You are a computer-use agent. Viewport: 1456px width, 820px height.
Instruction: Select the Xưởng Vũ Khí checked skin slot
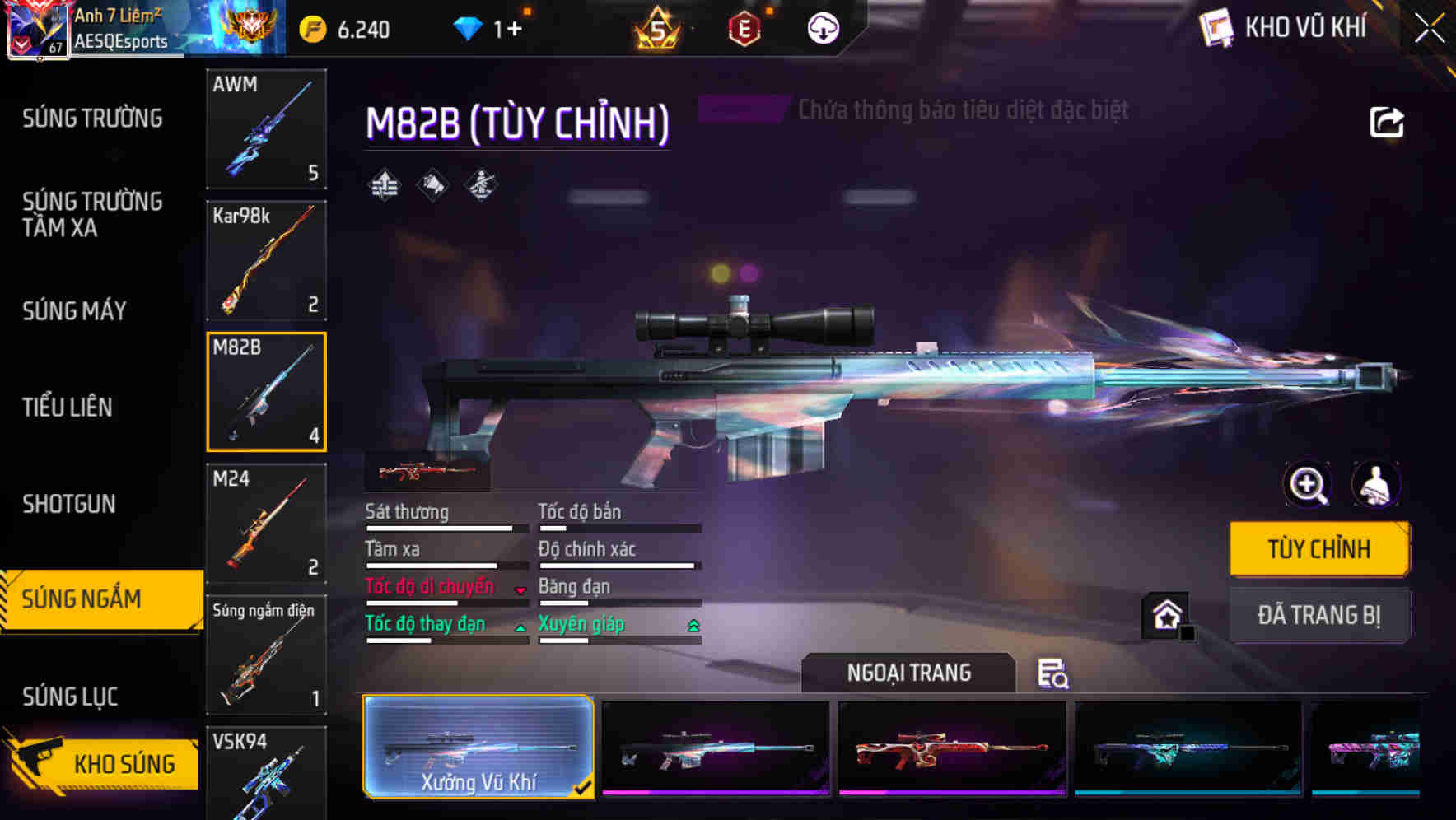click(478, 746)
